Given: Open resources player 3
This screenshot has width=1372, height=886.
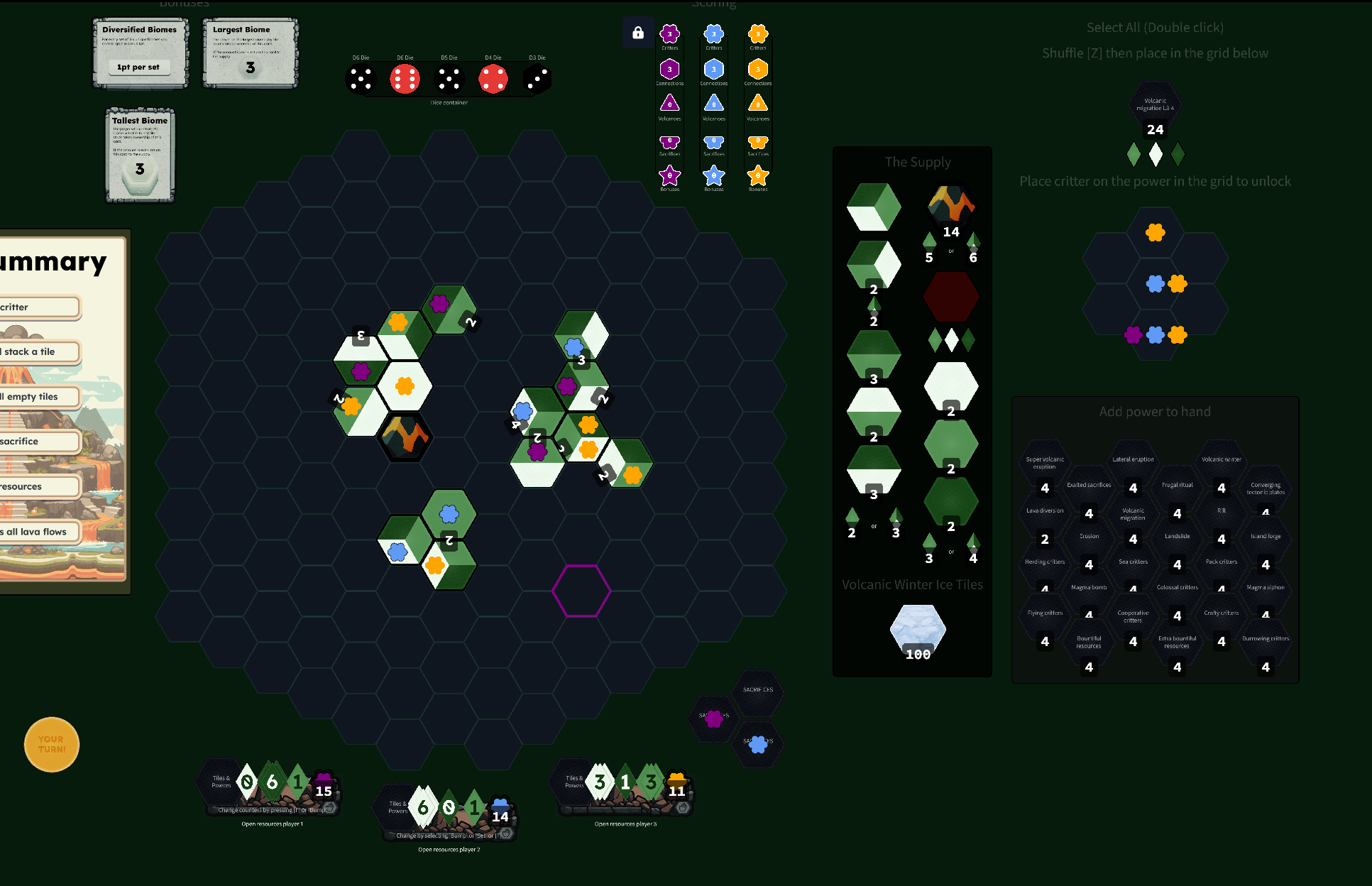Looking at the screenshot, I should (x=625, y=824).
